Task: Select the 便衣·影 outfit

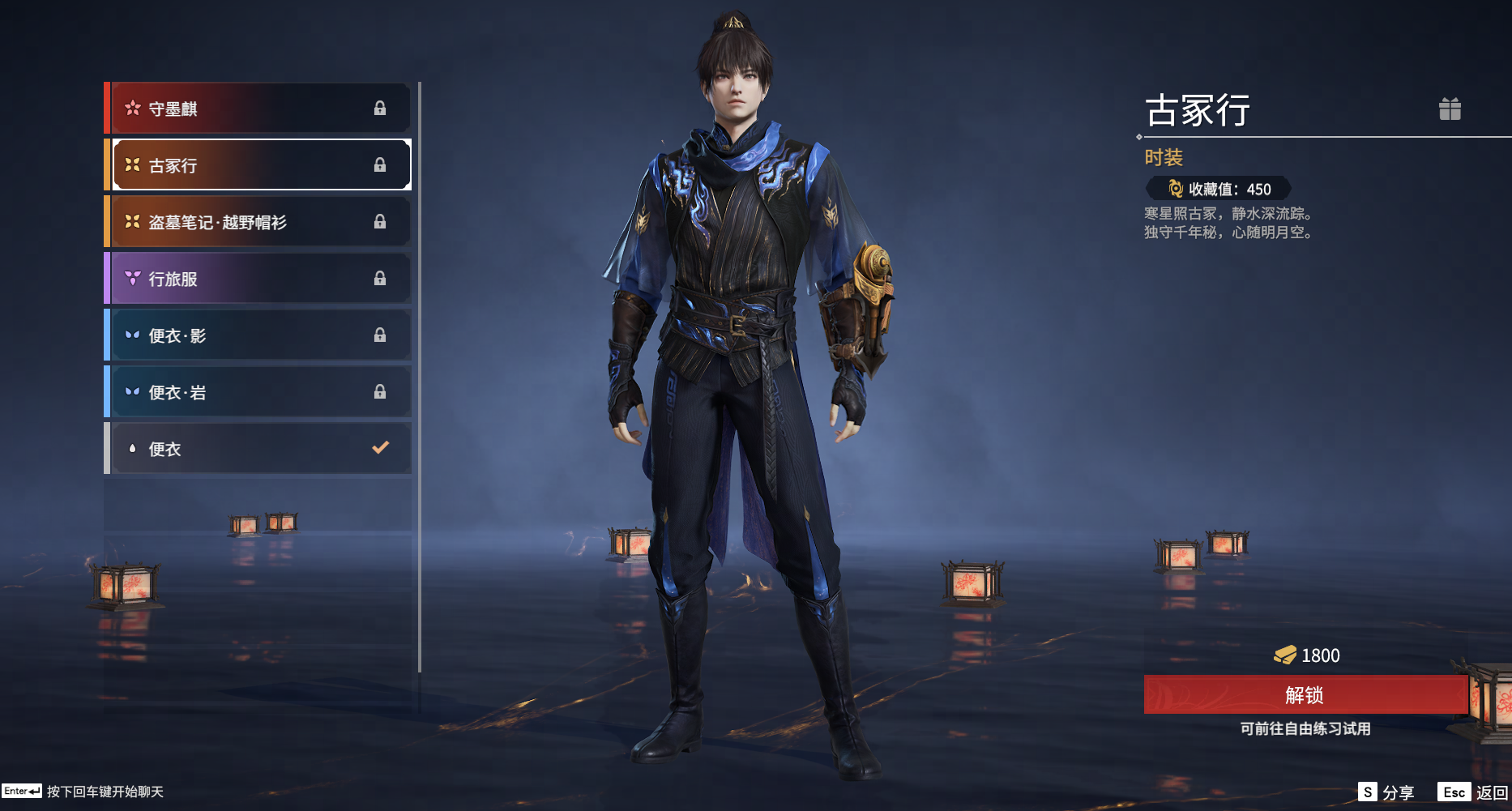Action: click(259, 335)
